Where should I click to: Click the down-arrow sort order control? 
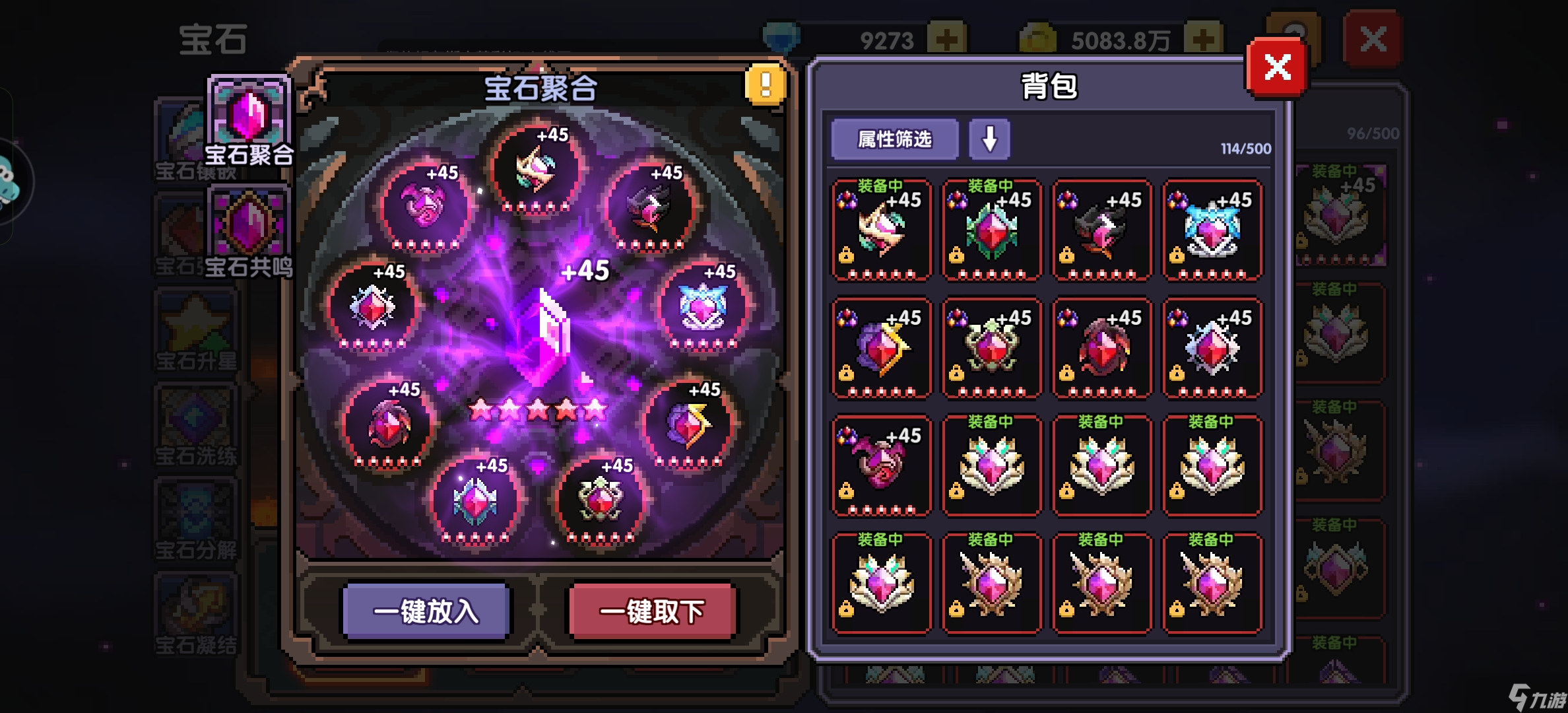pos(990,139)
